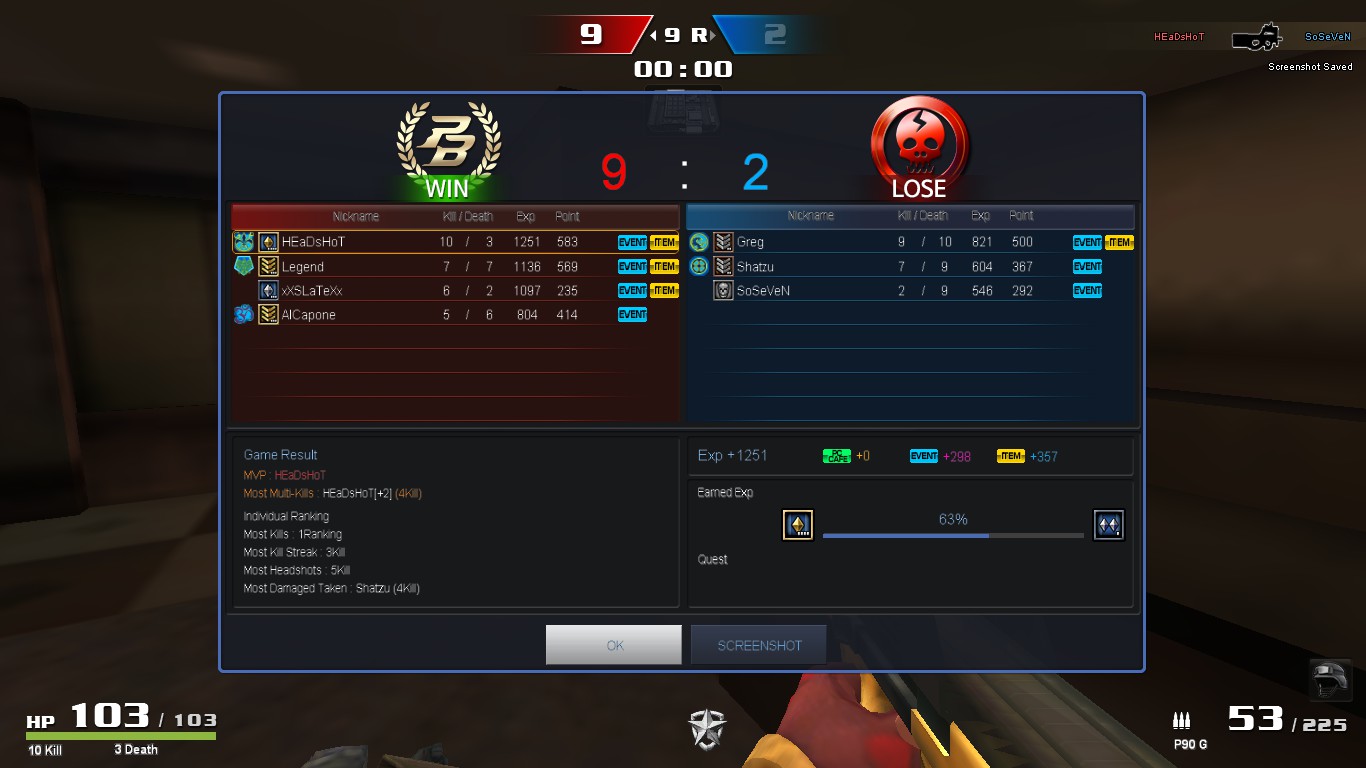Click the PC Cafe icon in the Exp row
The width and height of the screenshot is (1366, 768).
click(x=838, y=456)
